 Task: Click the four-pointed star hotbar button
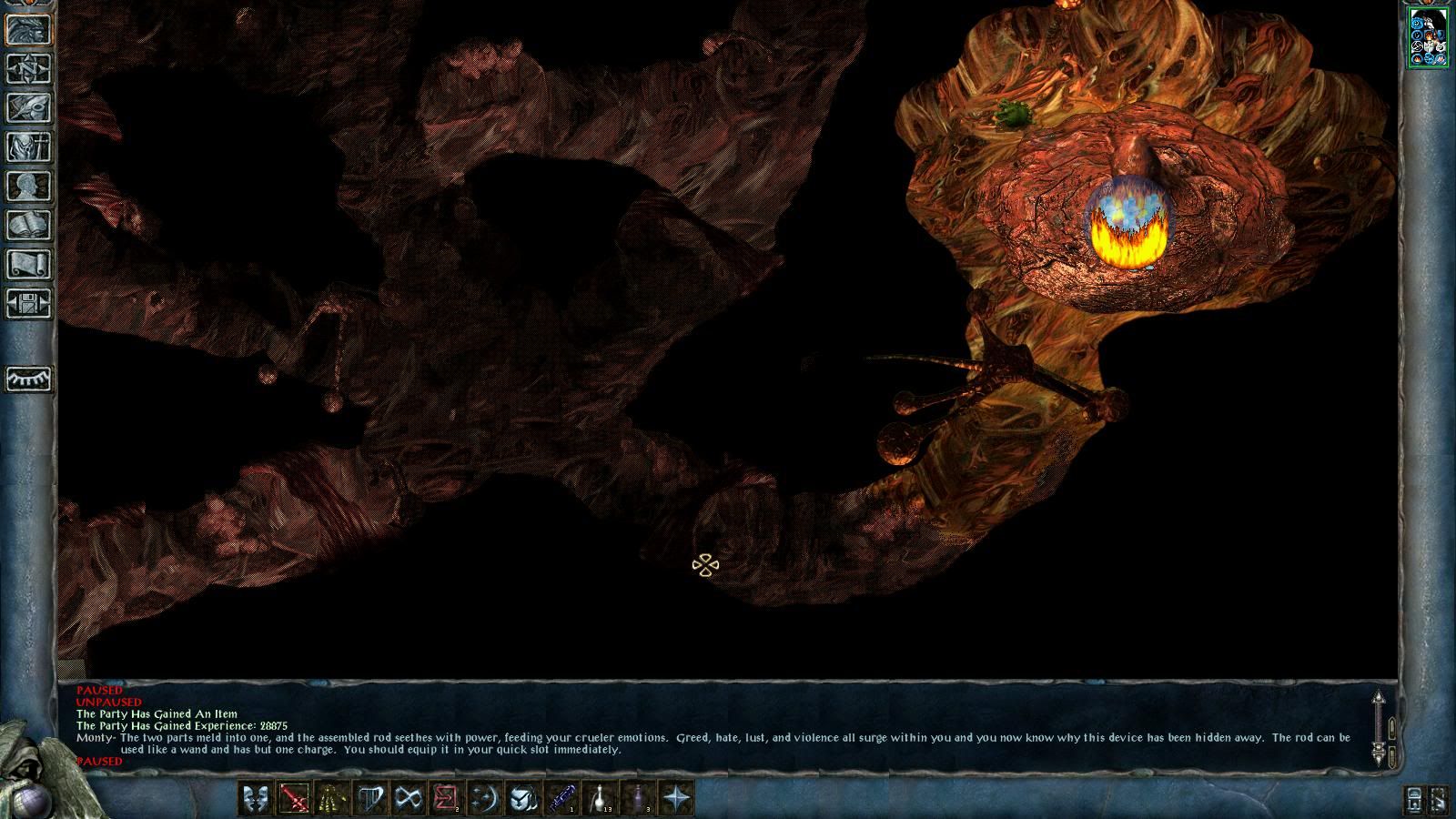[676, 799]
